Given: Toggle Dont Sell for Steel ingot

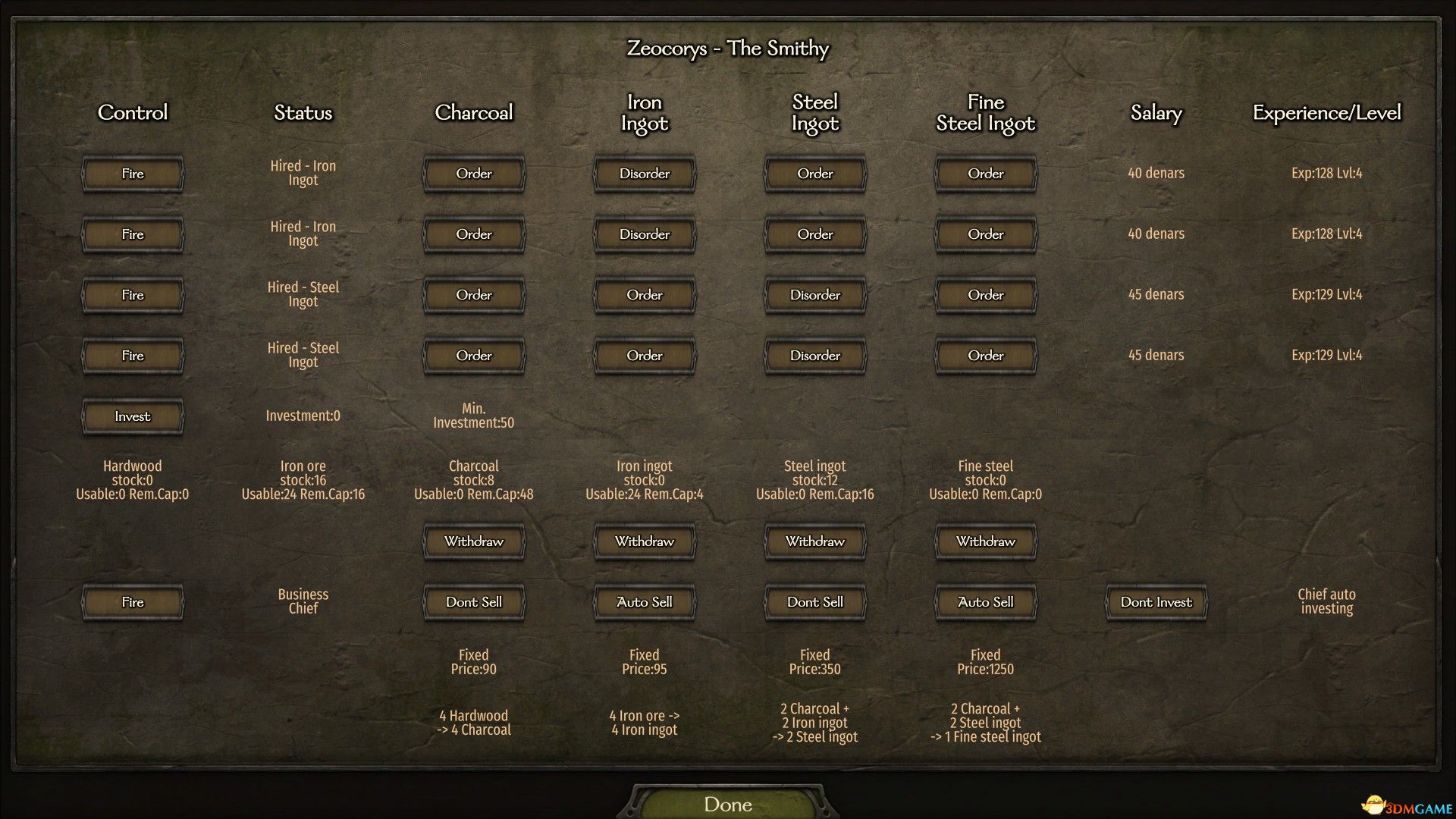Looking at the screenshot, I should click(x=815, y=602).
